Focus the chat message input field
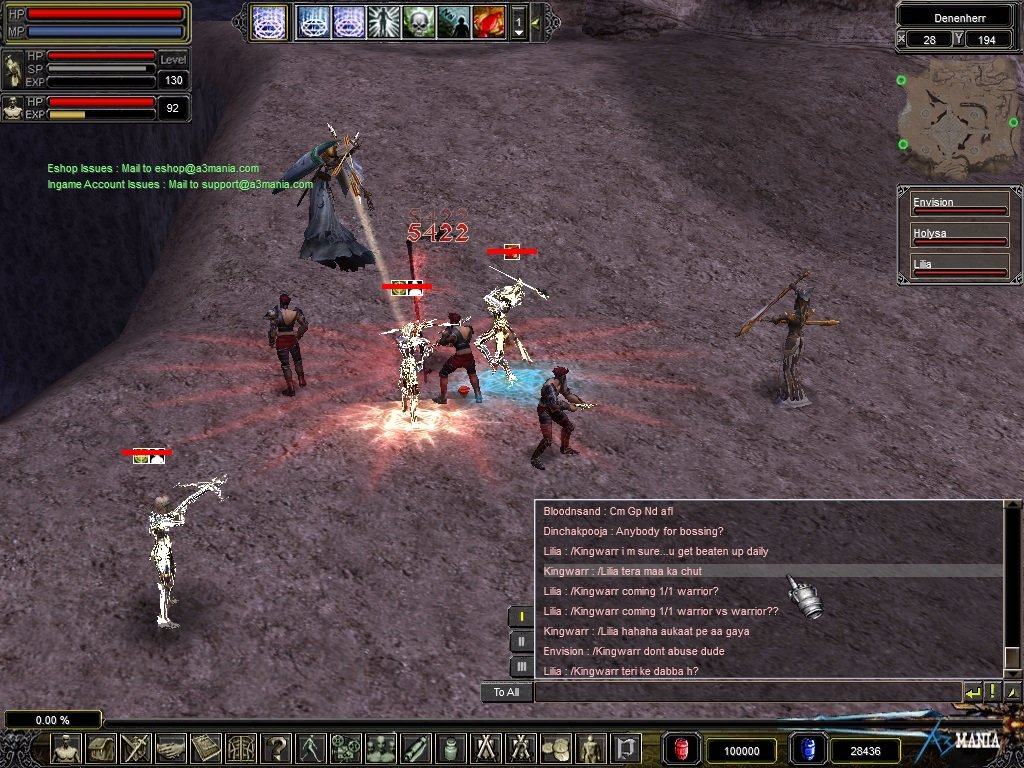Screen dimensions: 1024x768 tap(747, 692)
